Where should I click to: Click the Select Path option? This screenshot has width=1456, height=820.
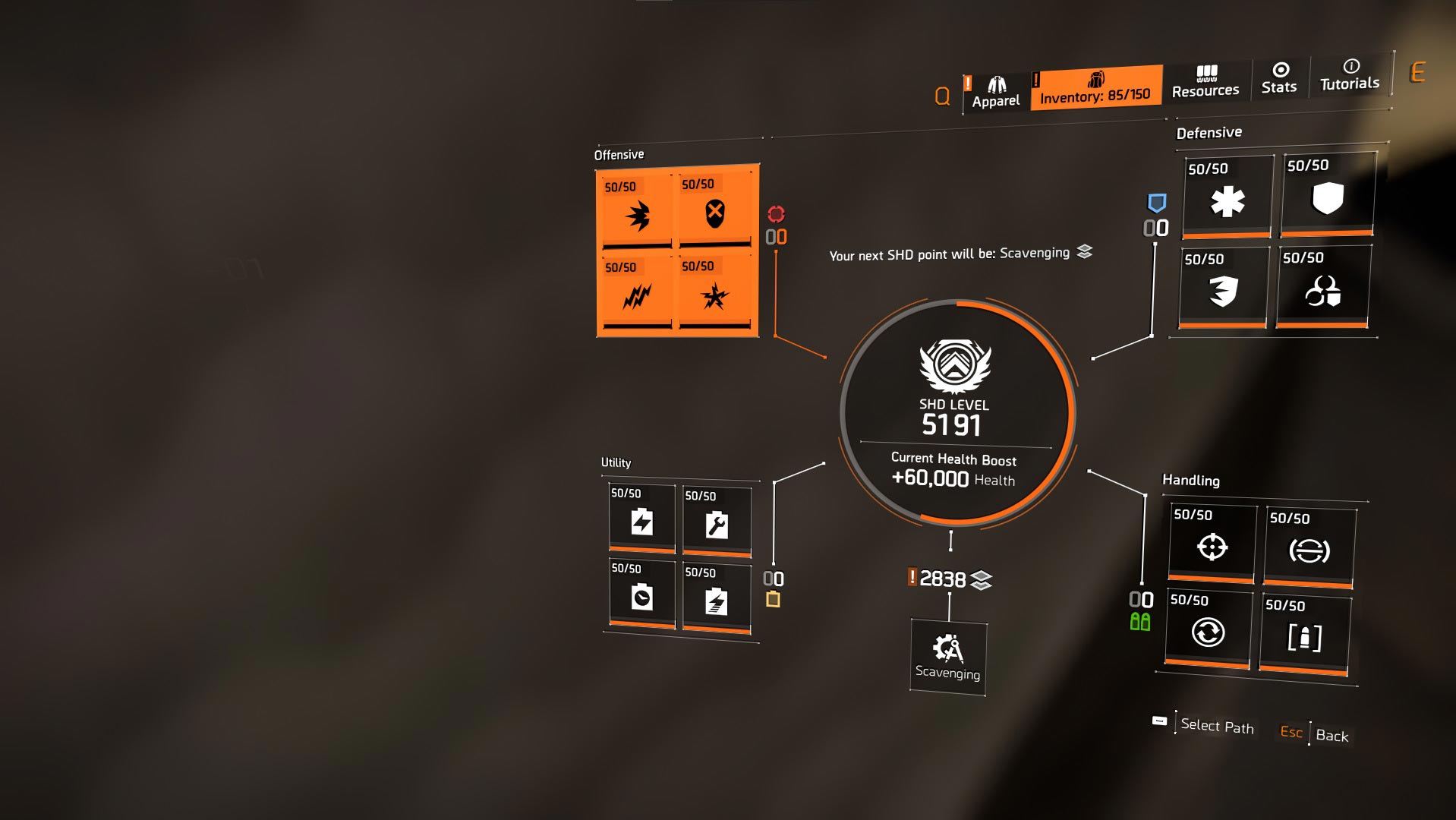[1217, 726]
